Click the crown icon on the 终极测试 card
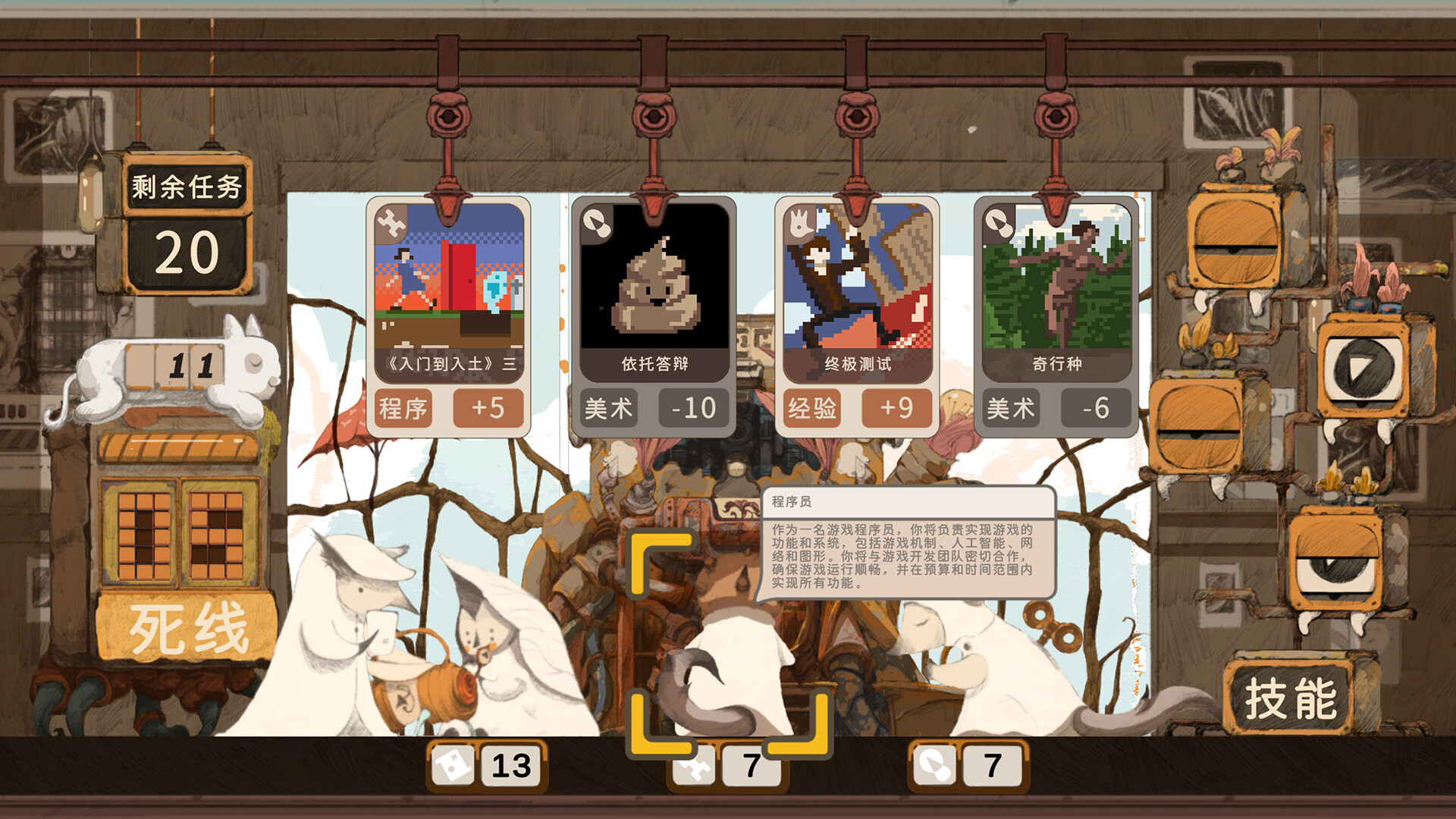The image size is (1456, 819). [802, 224]
